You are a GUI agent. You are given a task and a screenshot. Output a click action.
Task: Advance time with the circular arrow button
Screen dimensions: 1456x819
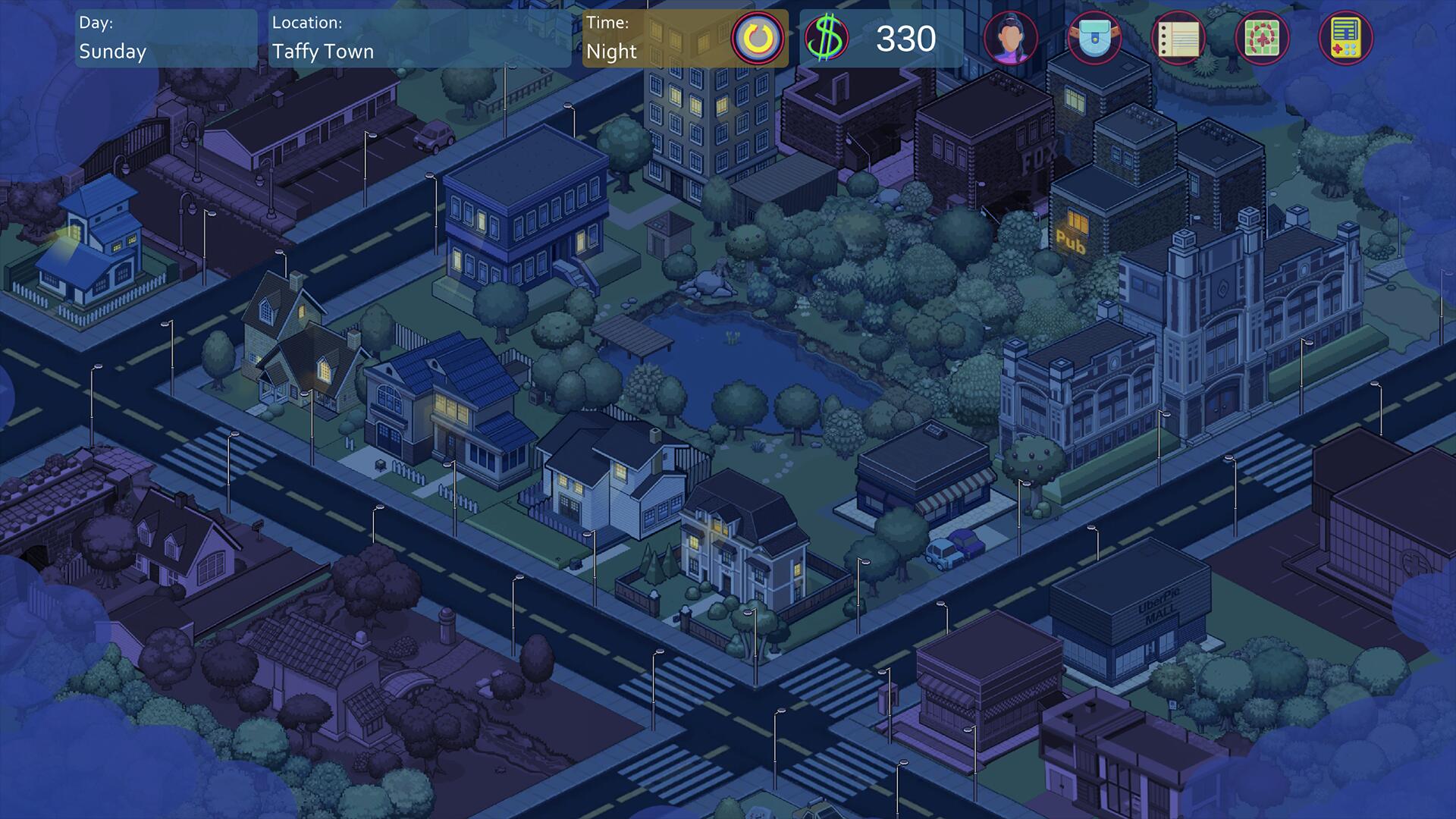(758, 38)
